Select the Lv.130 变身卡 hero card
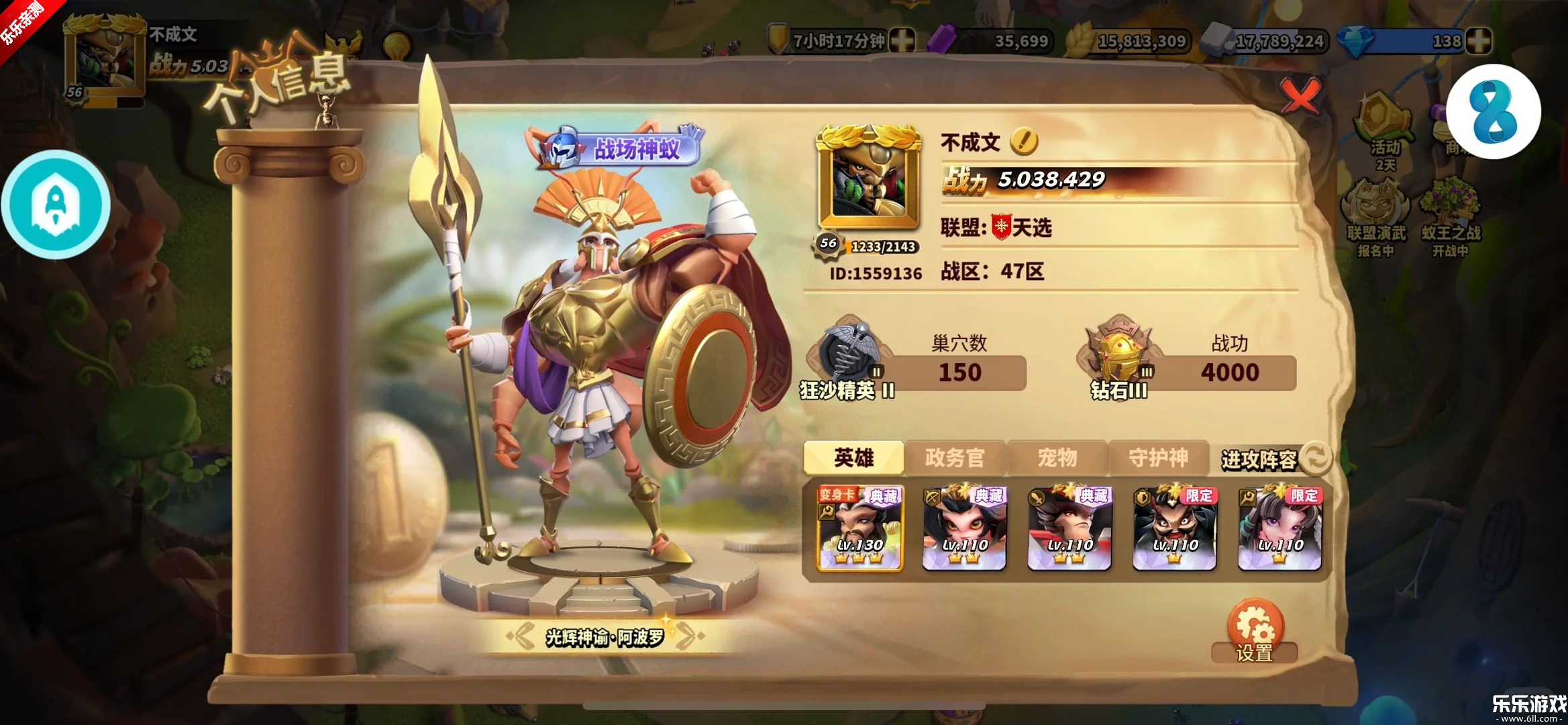This screenshot has width=1568, height=725. [859, 529]
